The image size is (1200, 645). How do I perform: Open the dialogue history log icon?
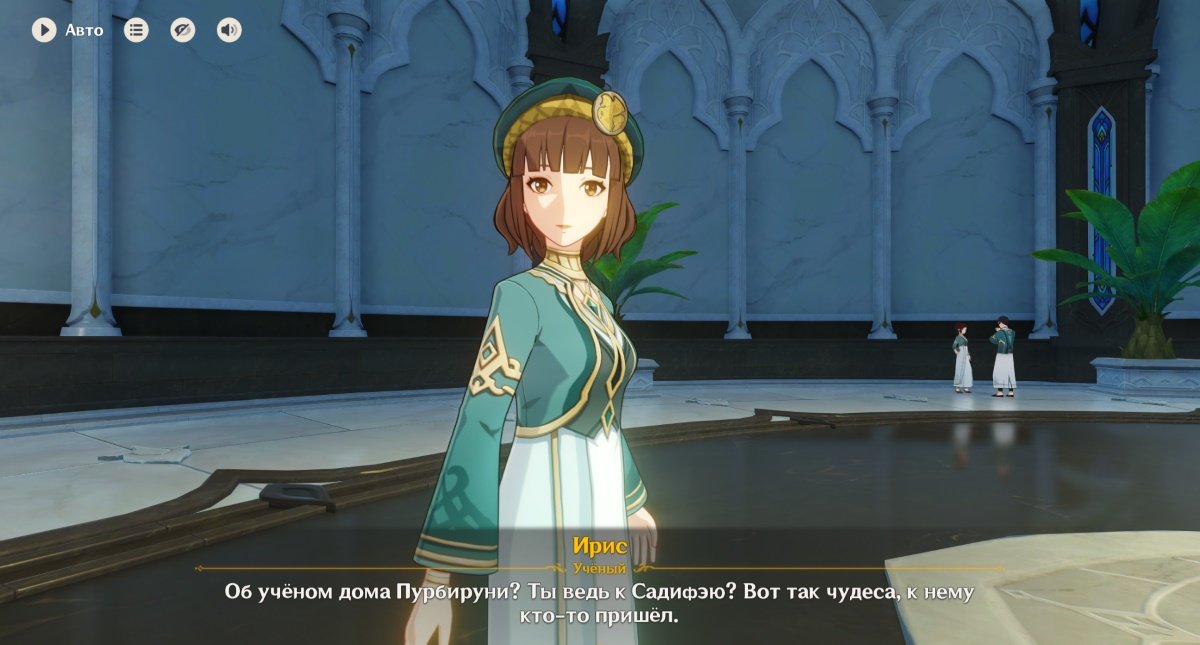136,30
